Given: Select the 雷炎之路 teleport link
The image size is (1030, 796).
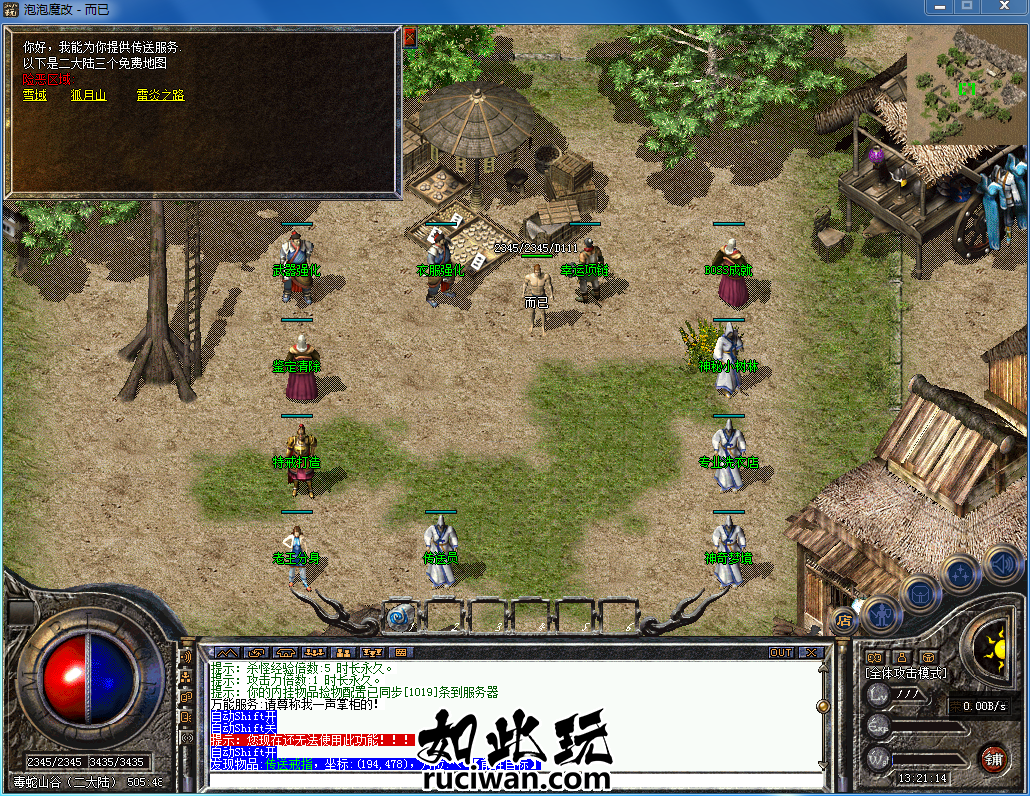Looking at the screenshot, I should point(160,96).
